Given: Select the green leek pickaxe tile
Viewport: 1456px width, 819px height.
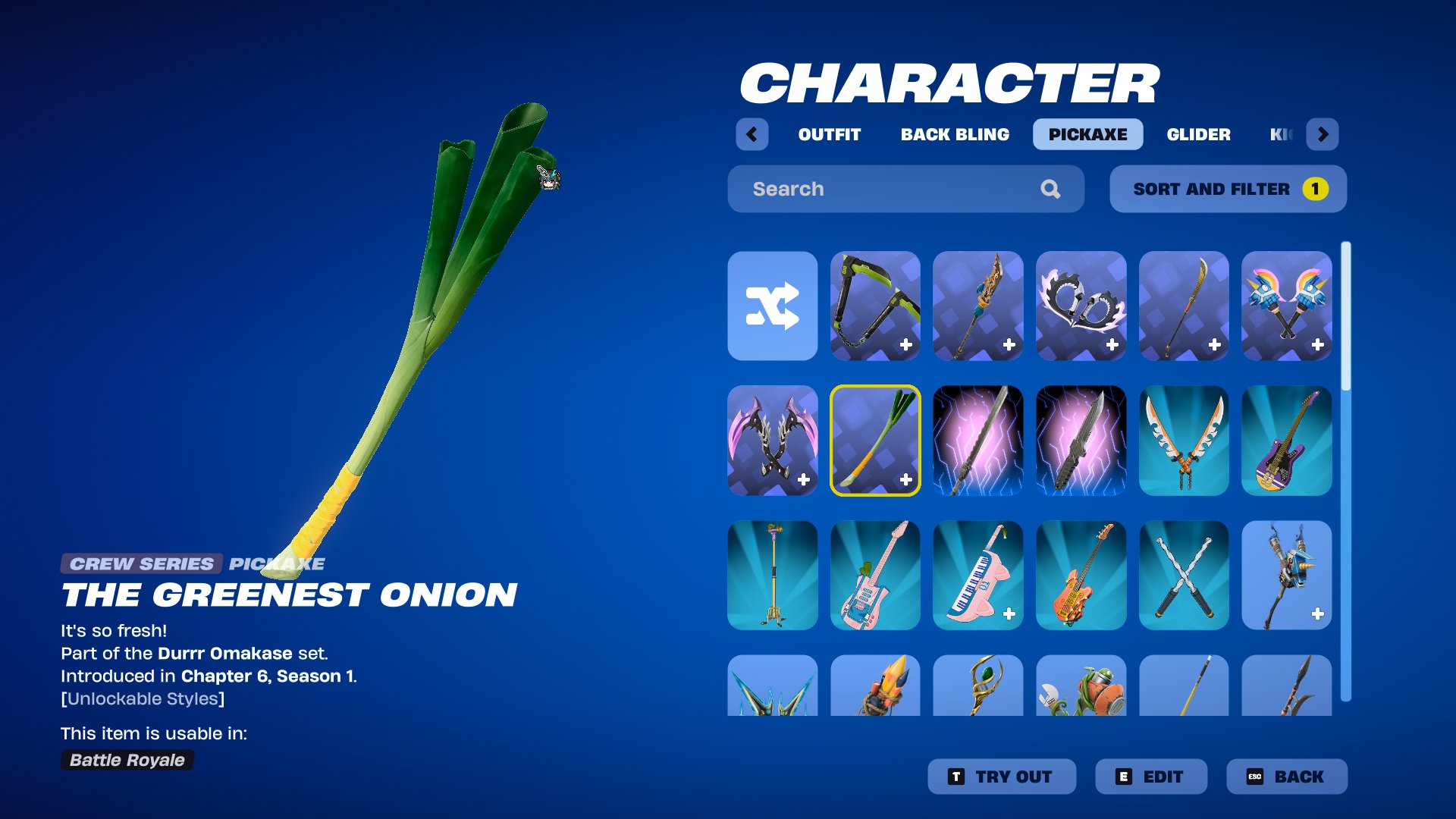Looking at the screenshot, I should (875, 441).
